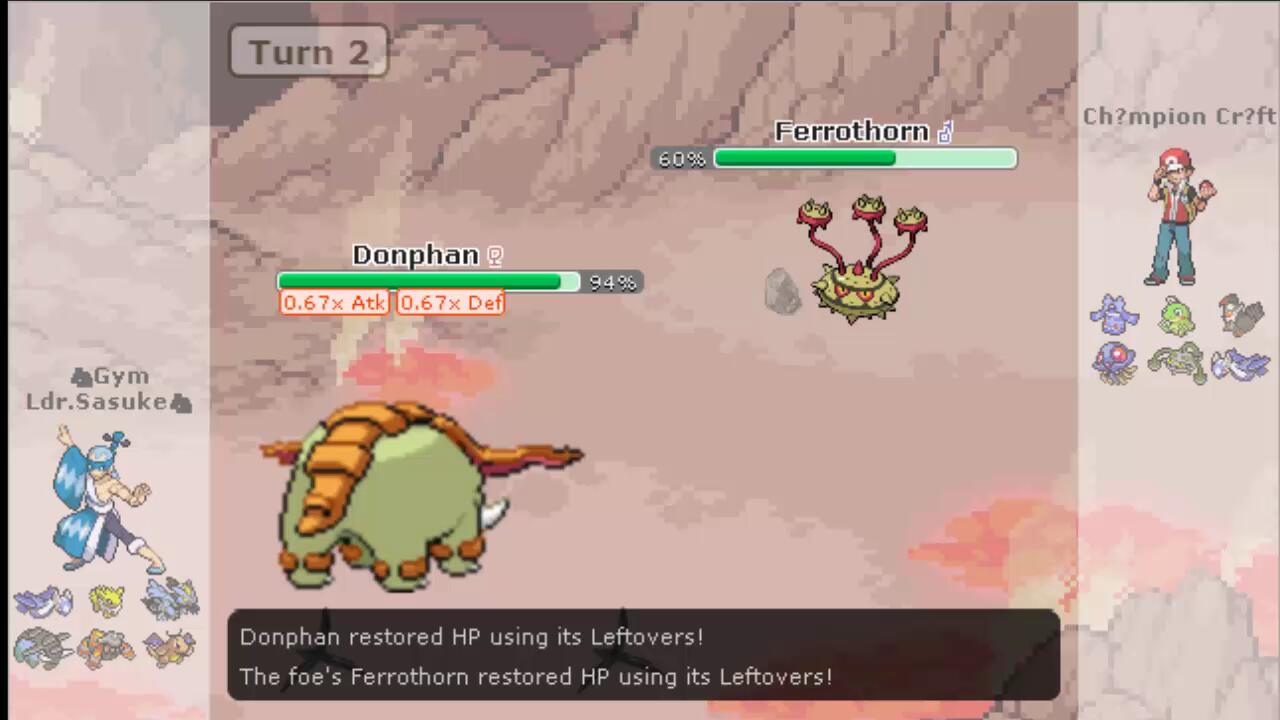Select Donphan icon in Ldr.Sasuke's team

point(43,648)
